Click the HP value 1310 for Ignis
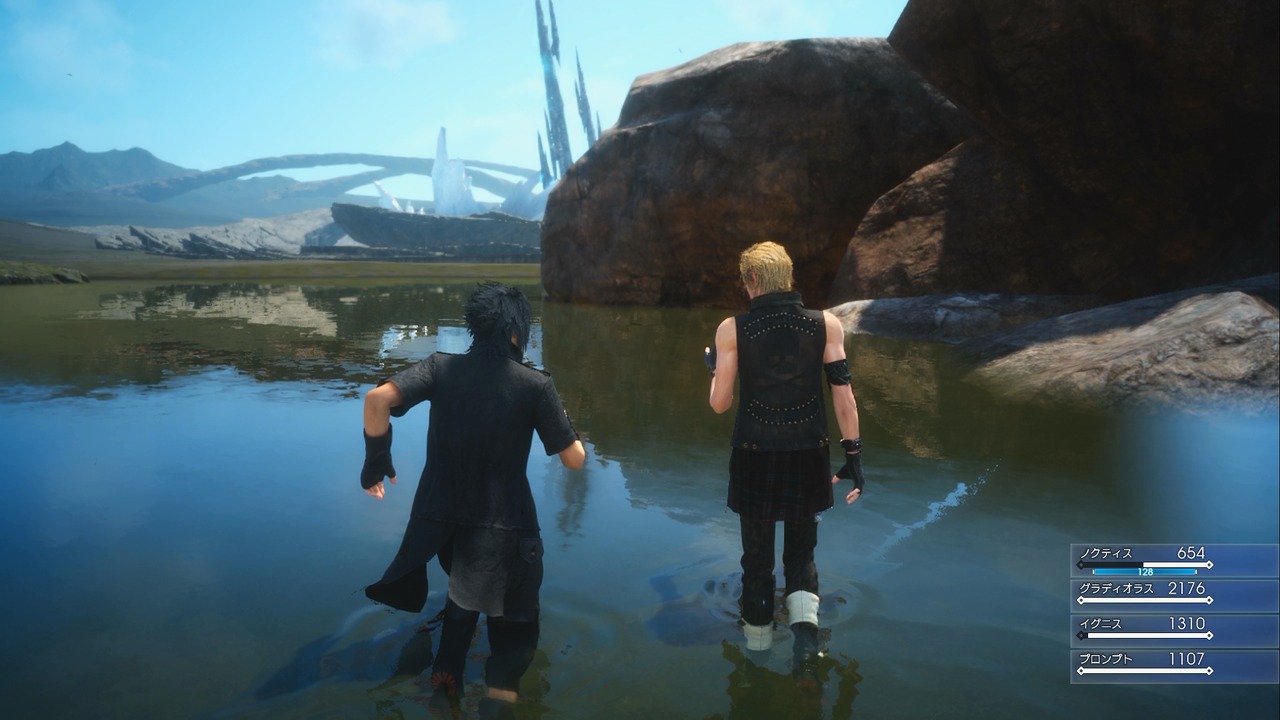This screenshot has width=1280, height=720. (1188, 622)
